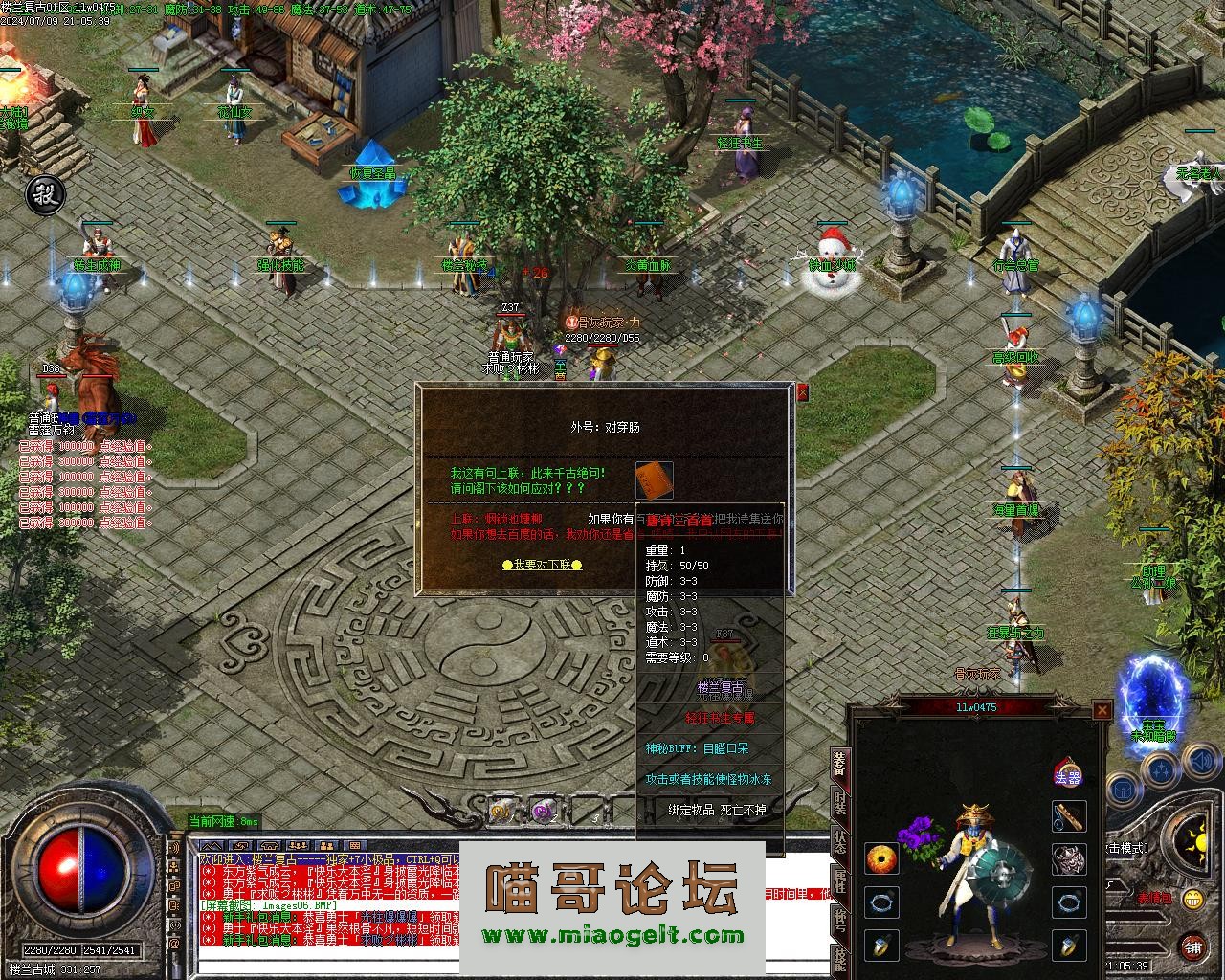Click the 法器 artifact medal slot
This screenshot has height=980, width=1225.
(1067, 772)
